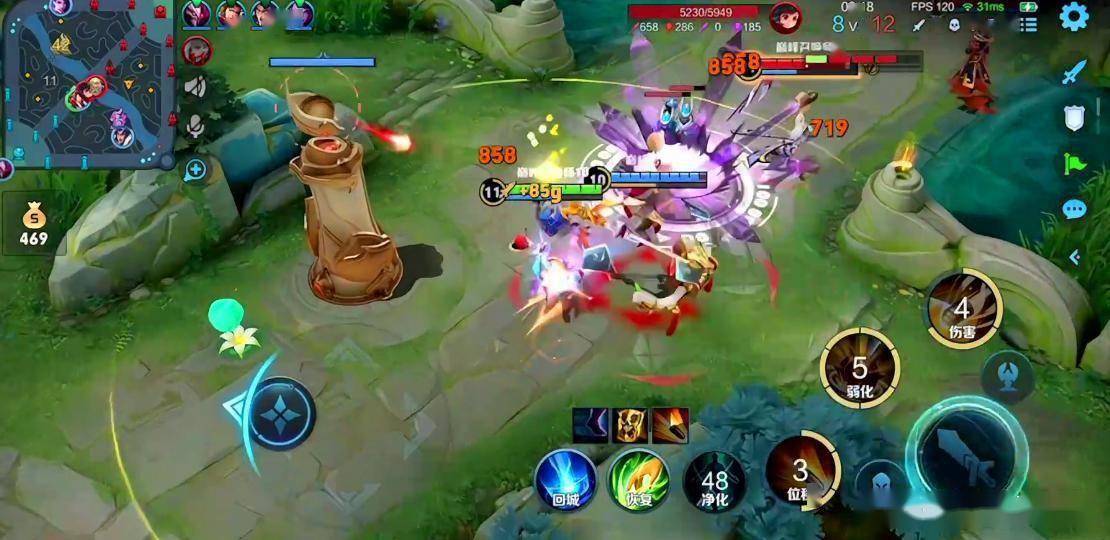Open the gear settings menu
The image size is (1110, 540).
pyautogui.click(x=1074, y=17)
